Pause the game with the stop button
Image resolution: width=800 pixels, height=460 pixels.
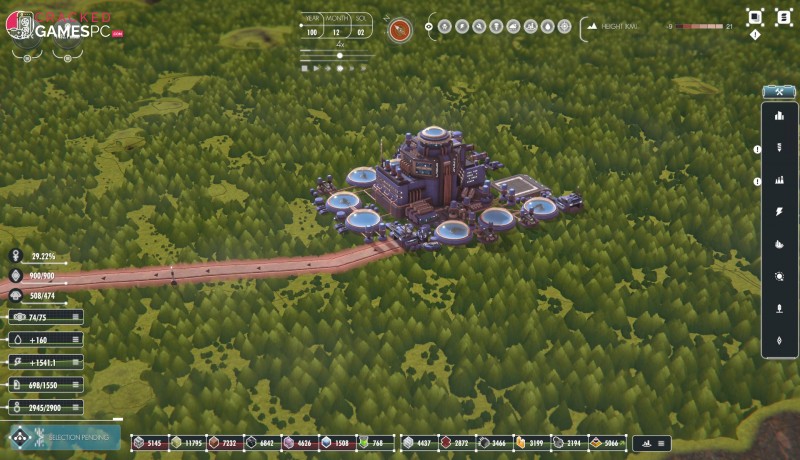click(x=304, y=69)
